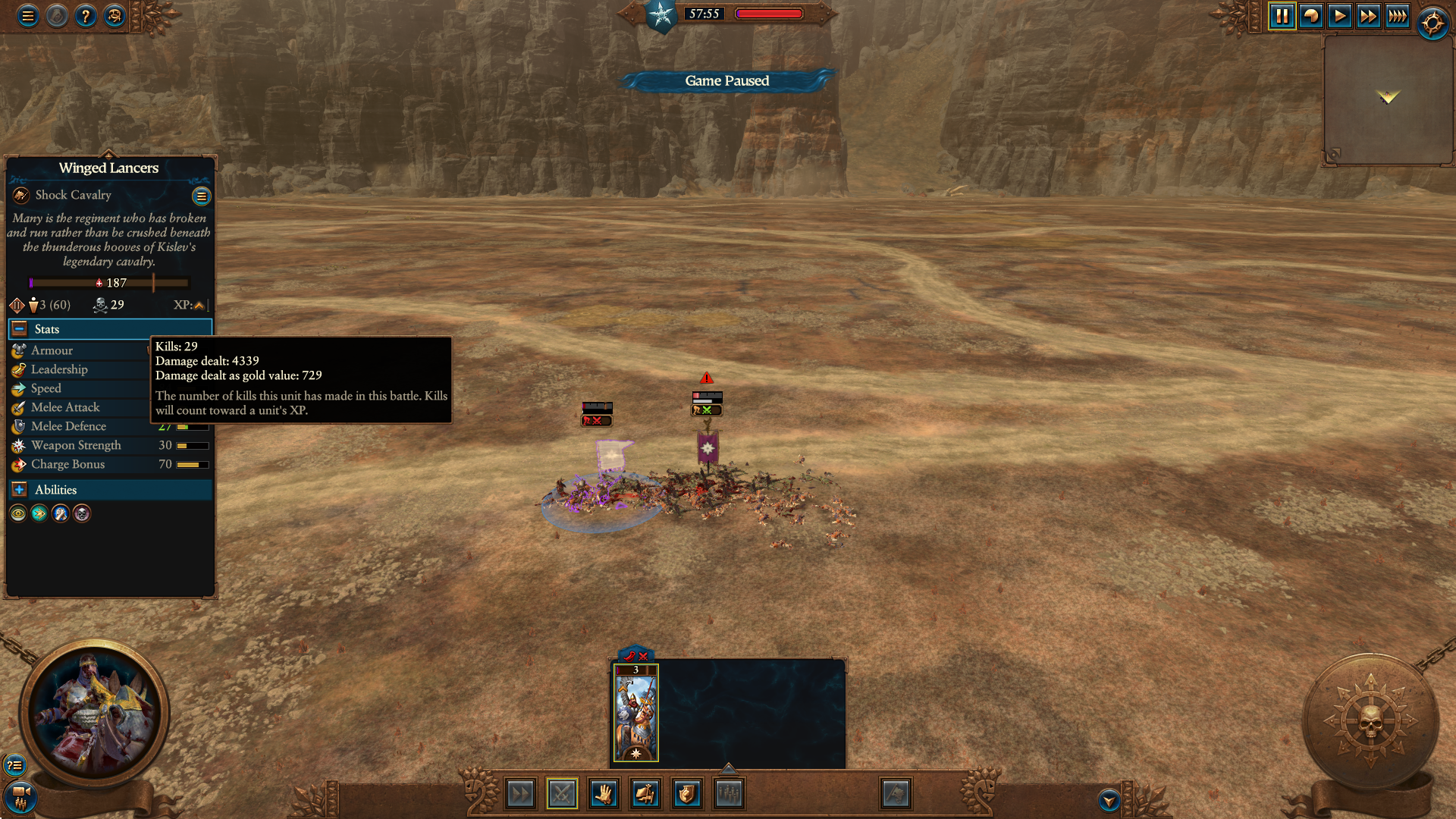Collapse the Stats section

[x=20, y=329]
